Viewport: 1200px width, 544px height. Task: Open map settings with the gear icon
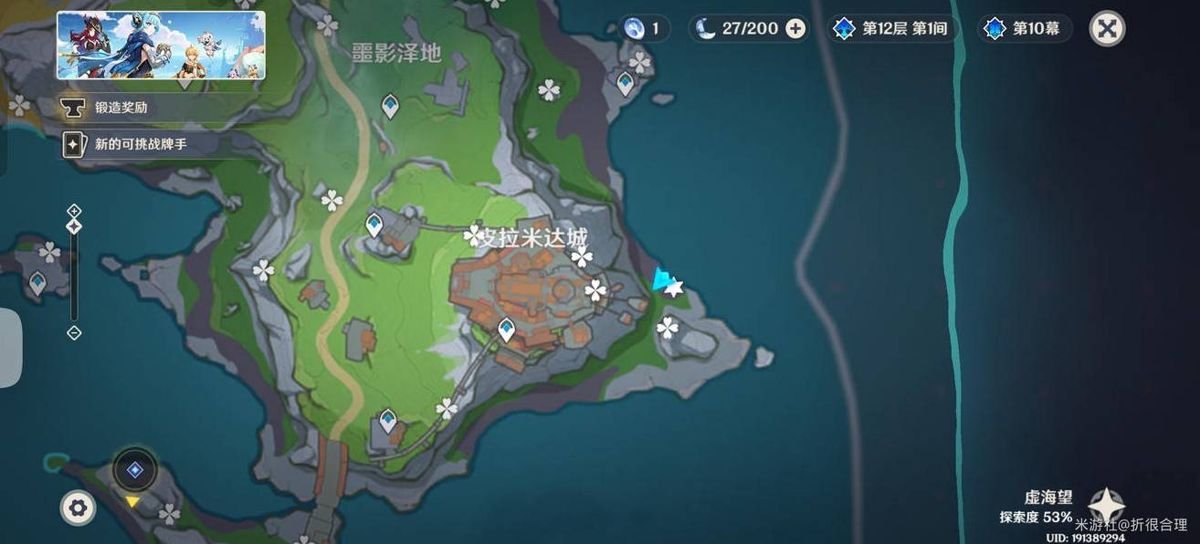(x=77, y=509)
